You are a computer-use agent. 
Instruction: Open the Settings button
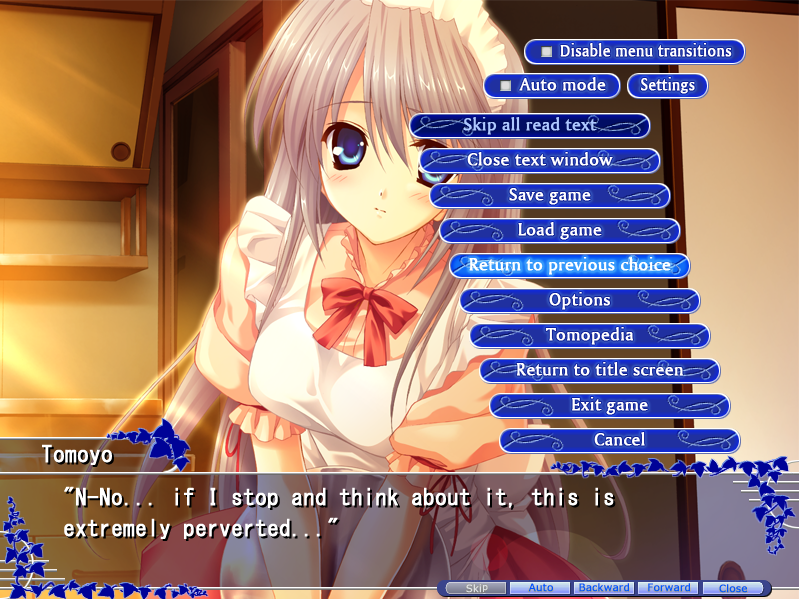[x=667, y=85]
